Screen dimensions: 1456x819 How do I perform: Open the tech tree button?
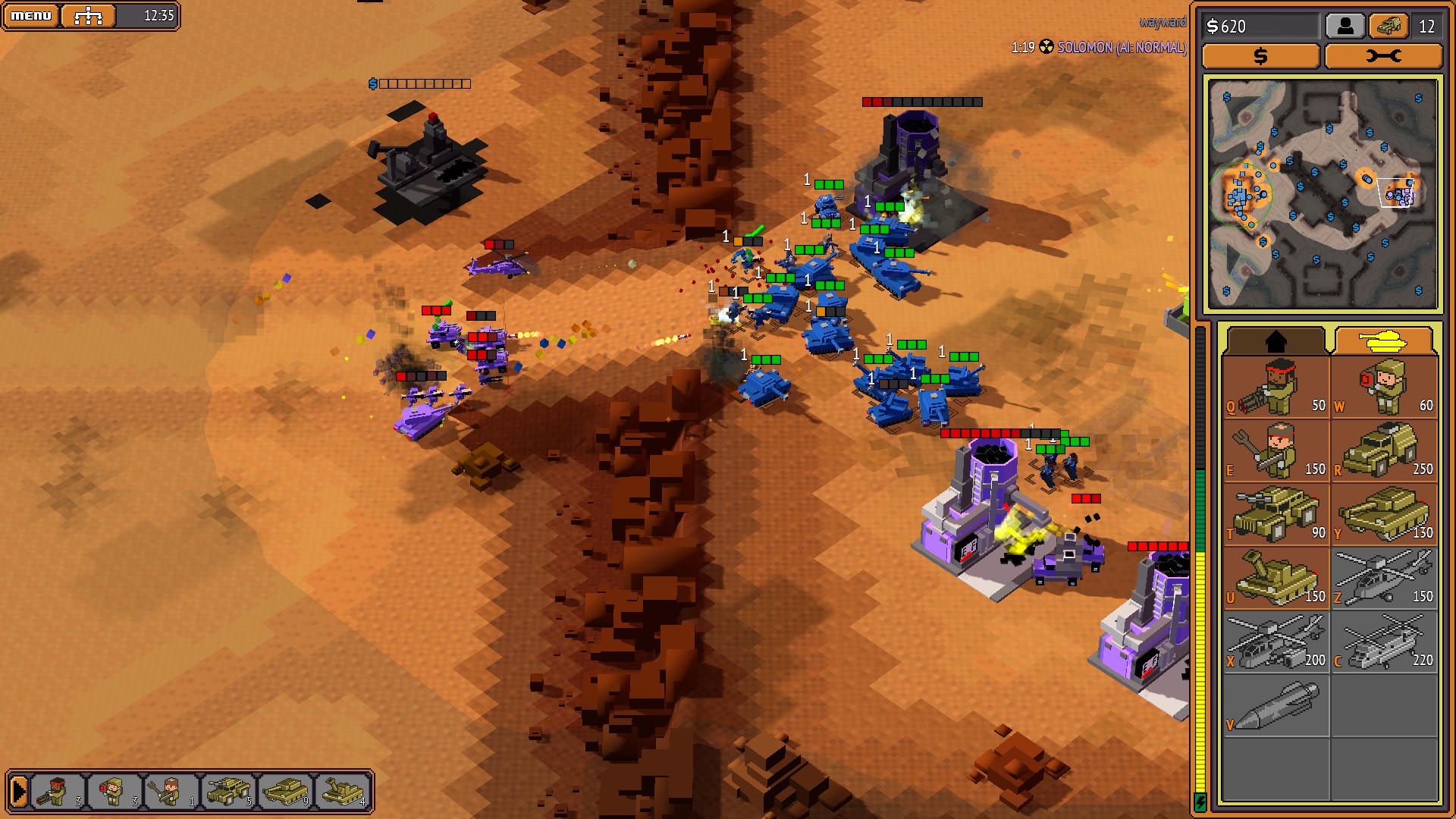click(88, 15)
